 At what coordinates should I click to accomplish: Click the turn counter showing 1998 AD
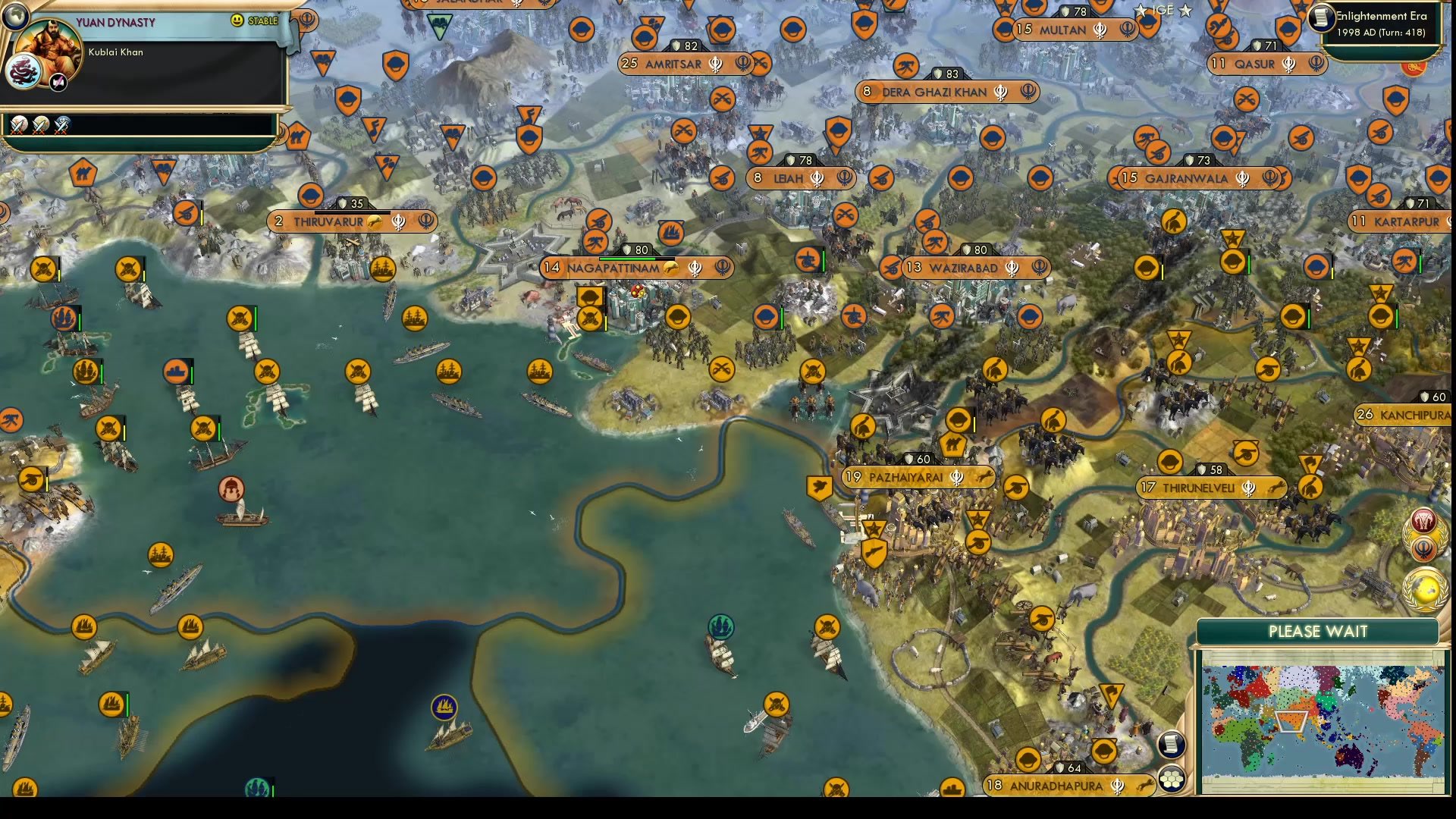point(1380,33)
